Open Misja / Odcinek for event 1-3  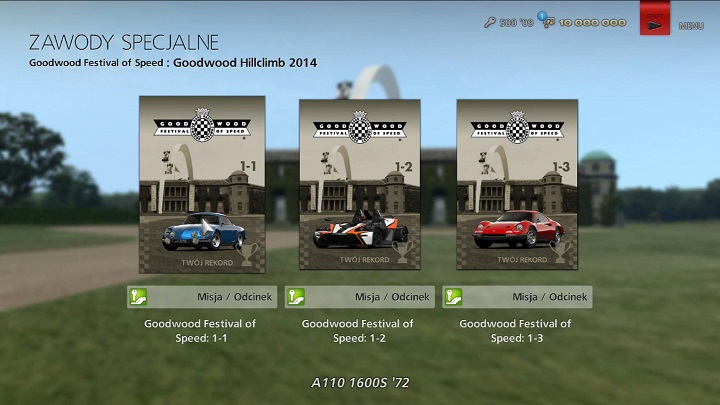click(x=517, y=297)
